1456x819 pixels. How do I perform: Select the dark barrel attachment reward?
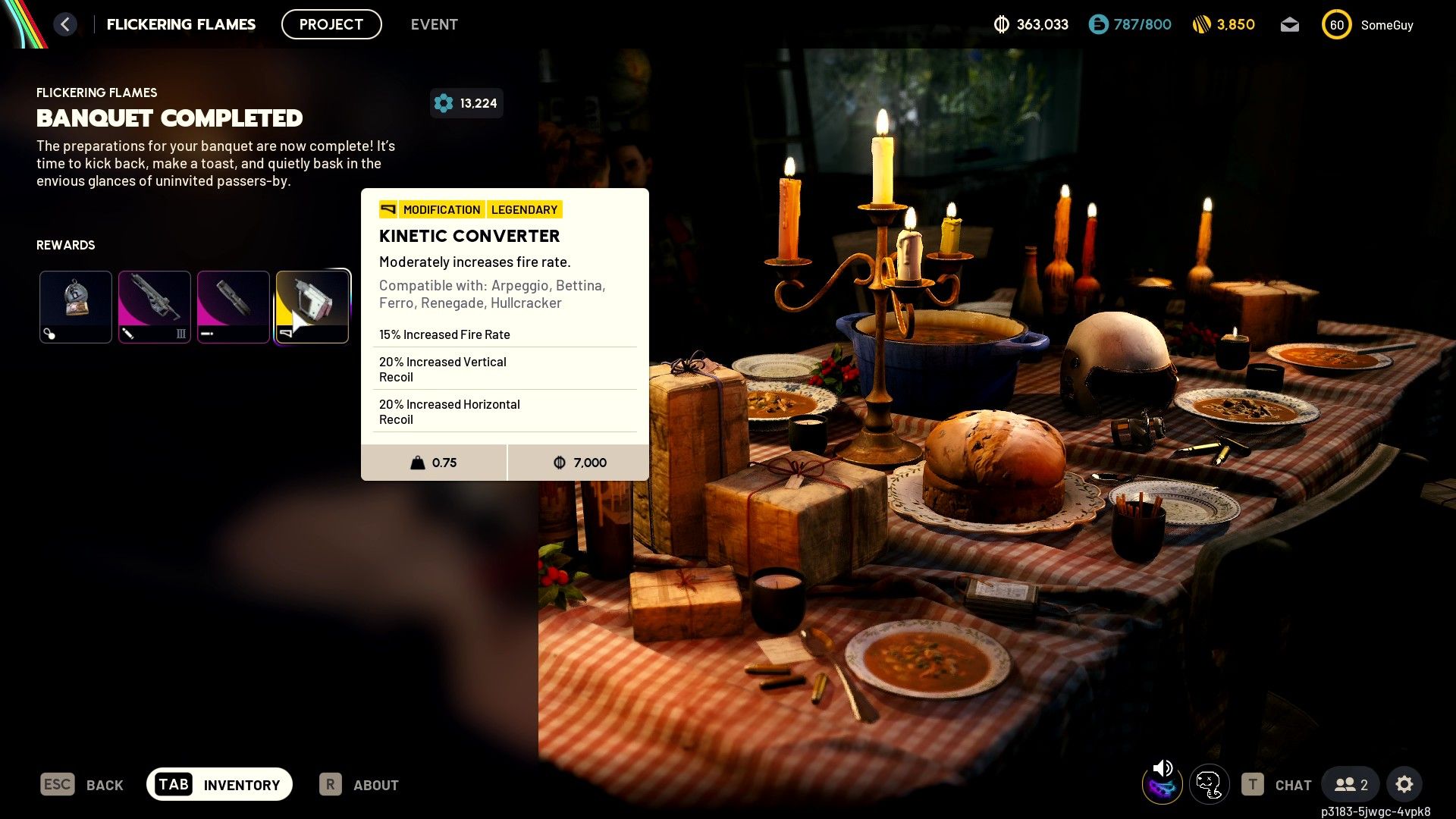(234, 306)
